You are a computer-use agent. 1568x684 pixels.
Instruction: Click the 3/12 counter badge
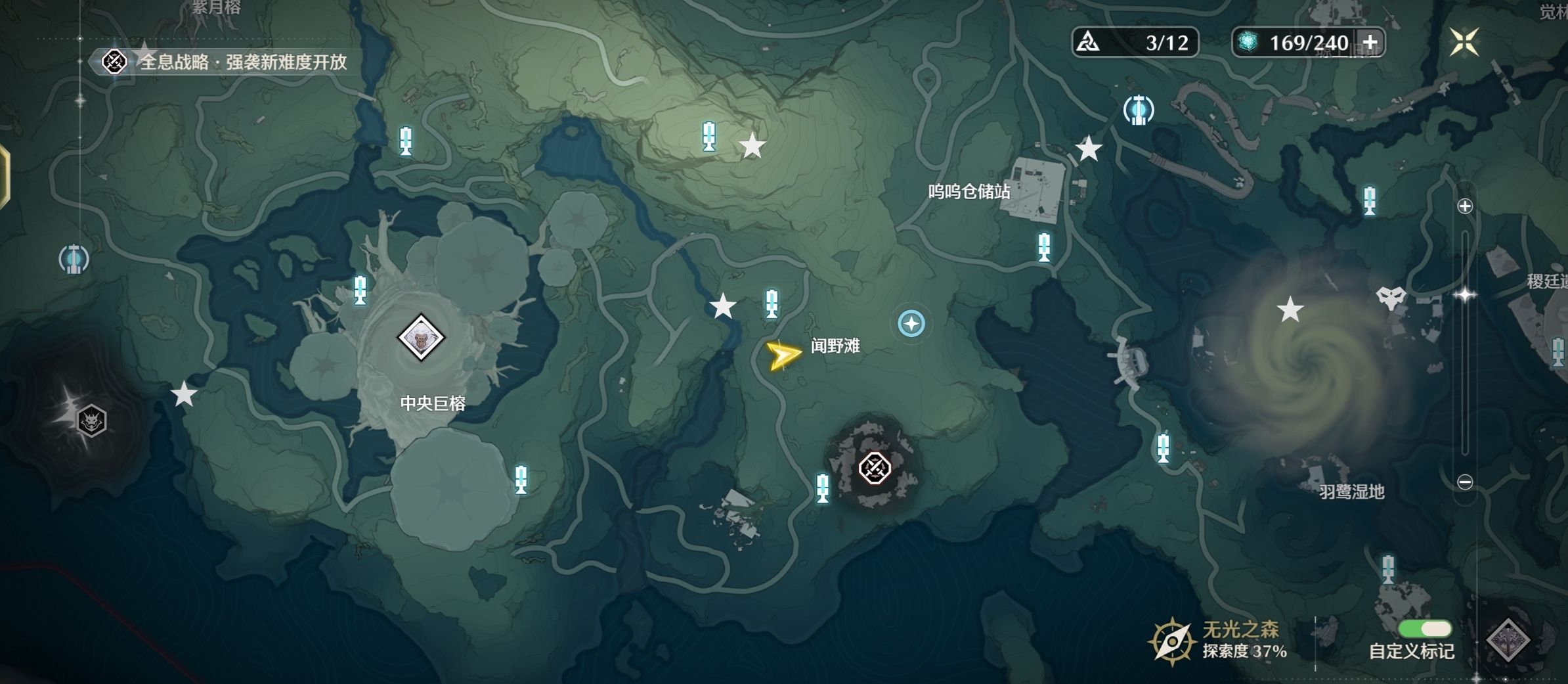1135,43
